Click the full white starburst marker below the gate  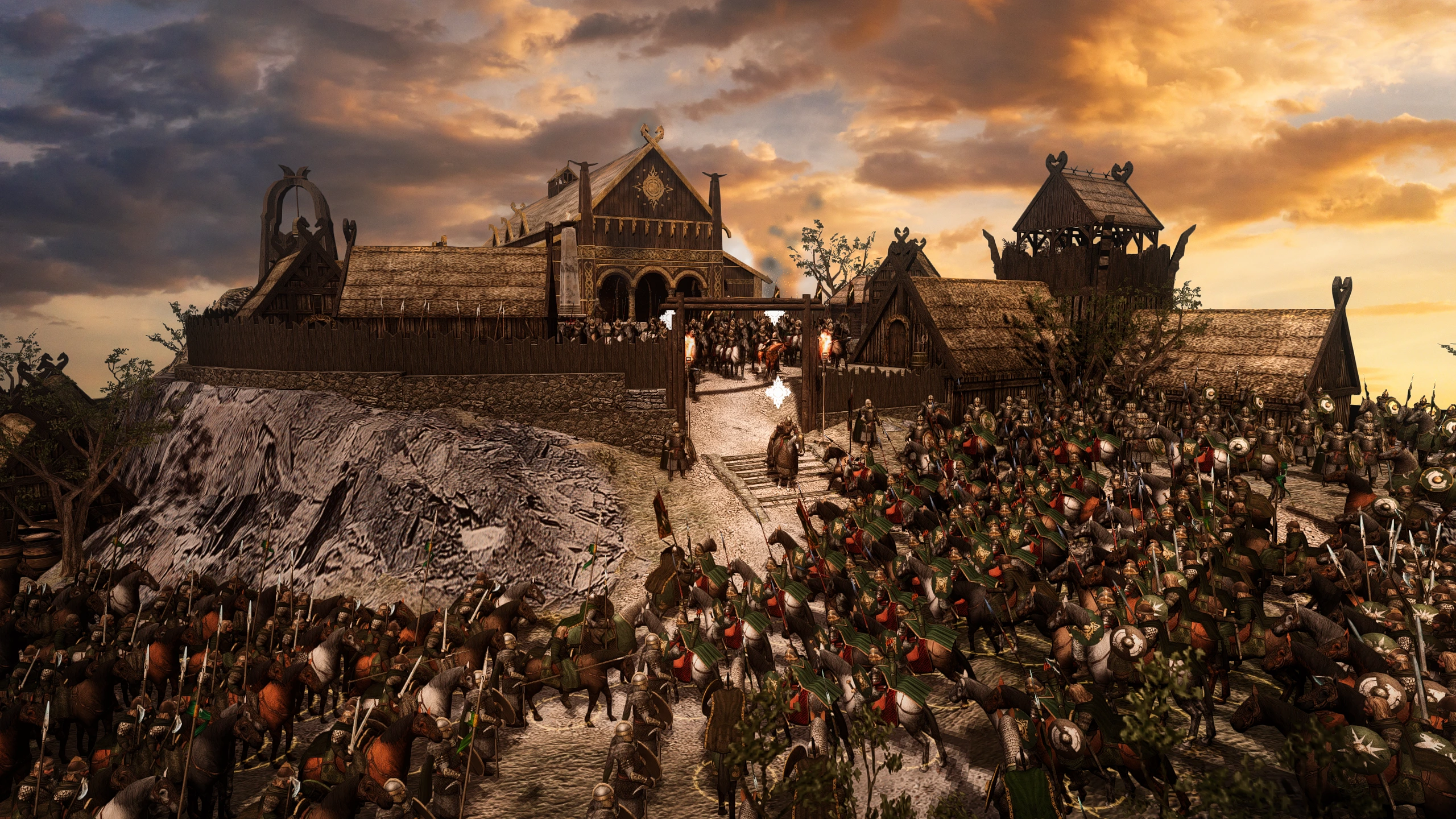(x=776, y=392)
